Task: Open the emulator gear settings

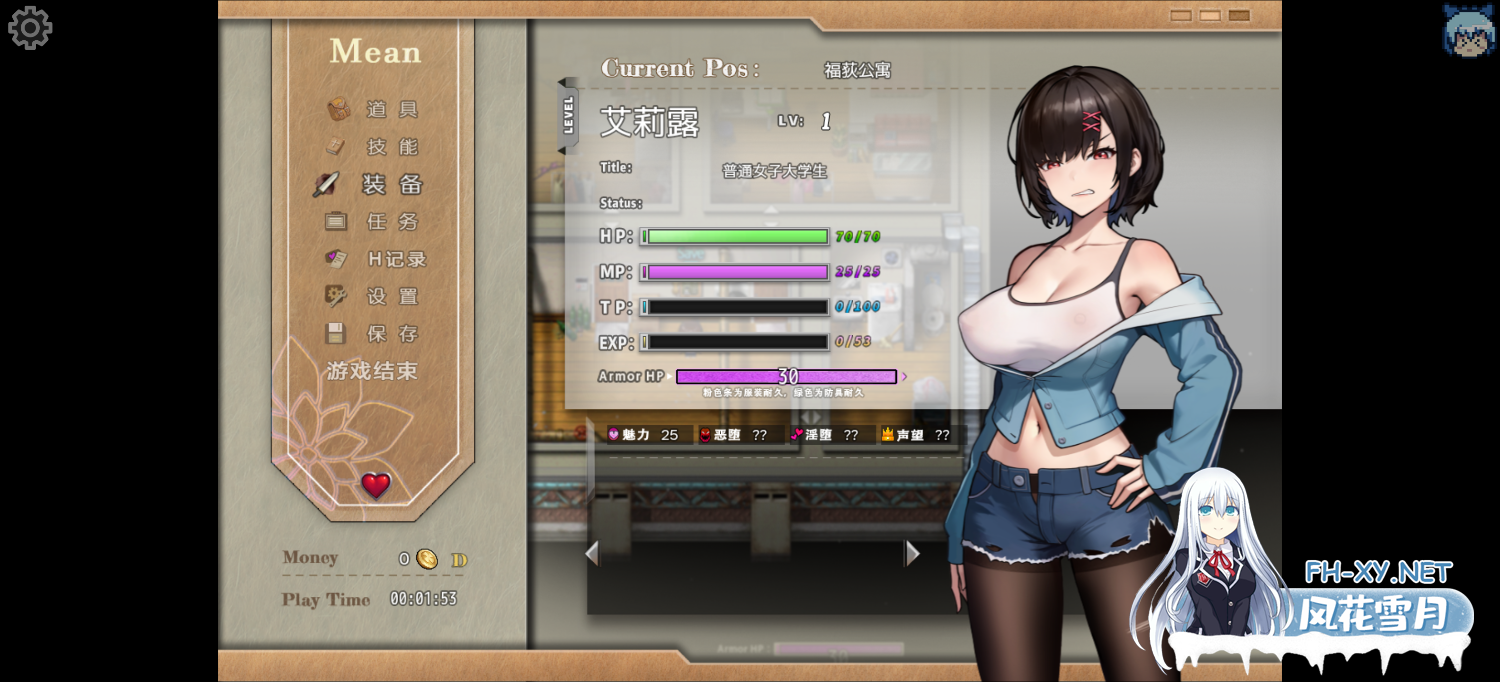Action: pyautogui.click(x=30, y=28)
